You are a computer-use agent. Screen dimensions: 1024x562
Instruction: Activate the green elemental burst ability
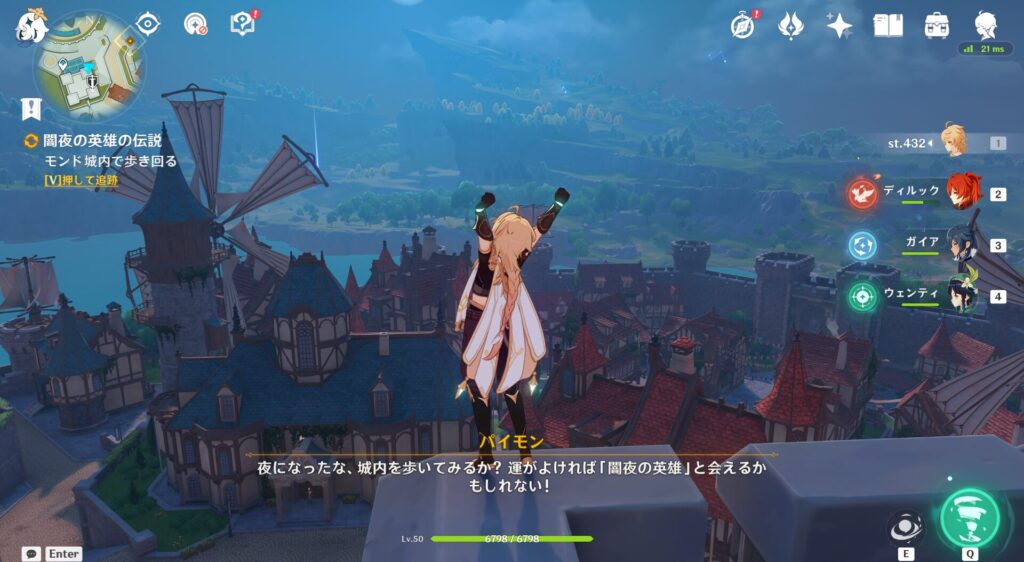tap(969, 517)
